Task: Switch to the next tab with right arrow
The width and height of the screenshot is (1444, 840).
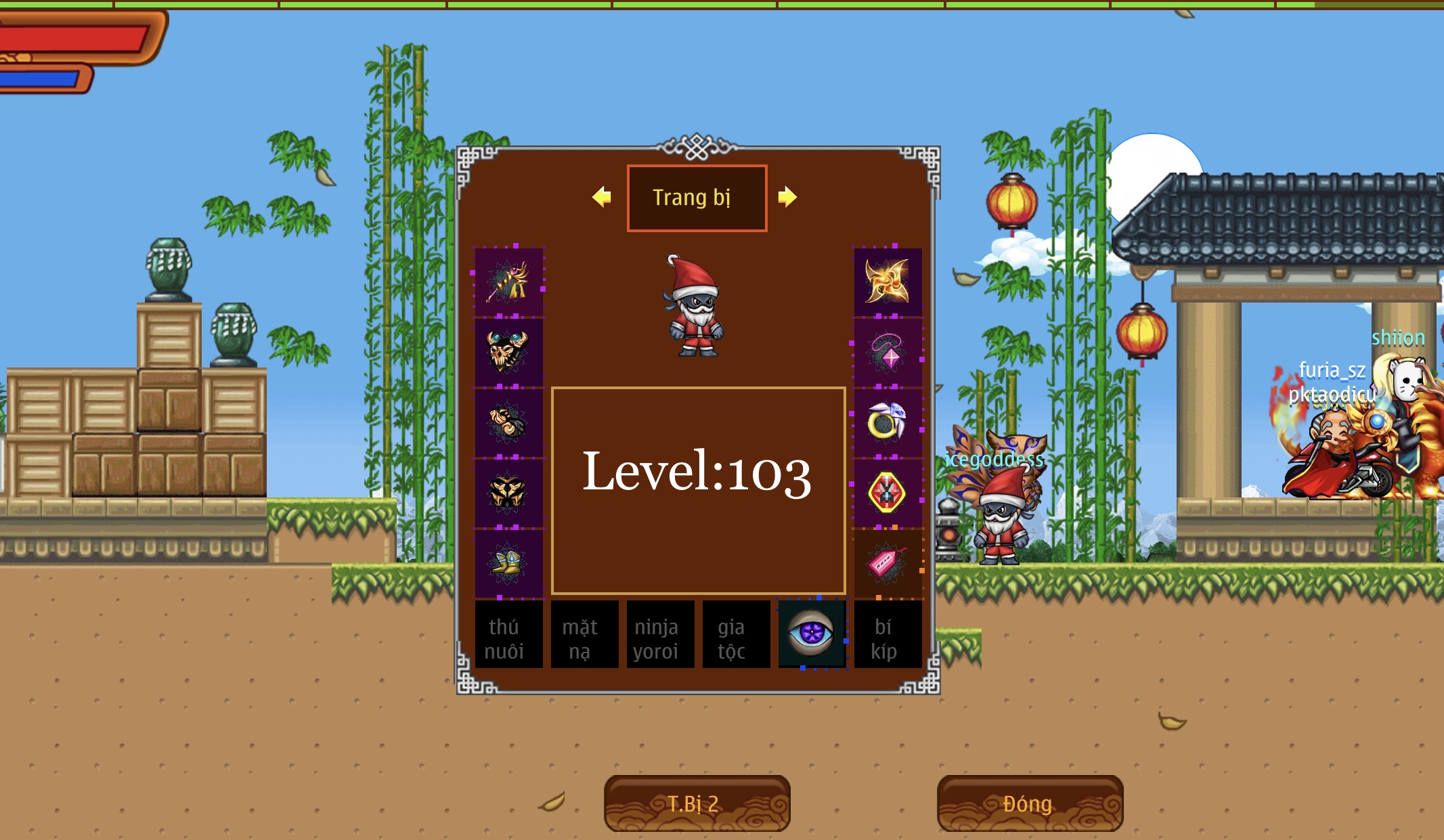Action: (x=787, y=197)
